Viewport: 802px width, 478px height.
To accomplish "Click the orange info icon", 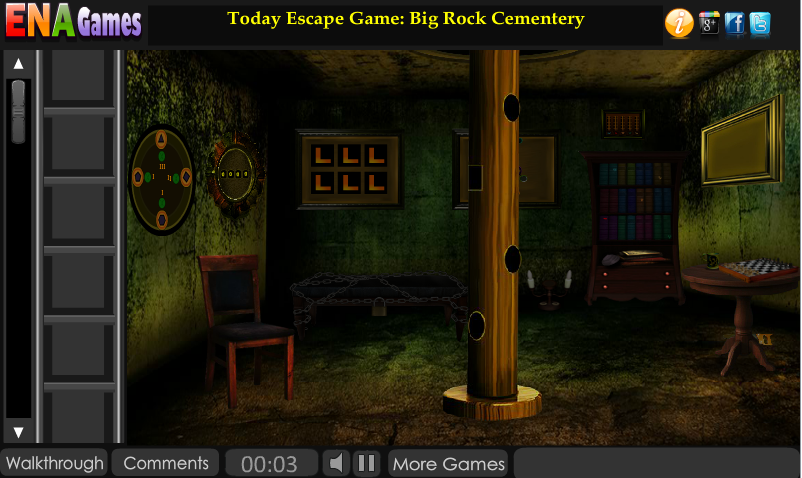I will [679, 23].
